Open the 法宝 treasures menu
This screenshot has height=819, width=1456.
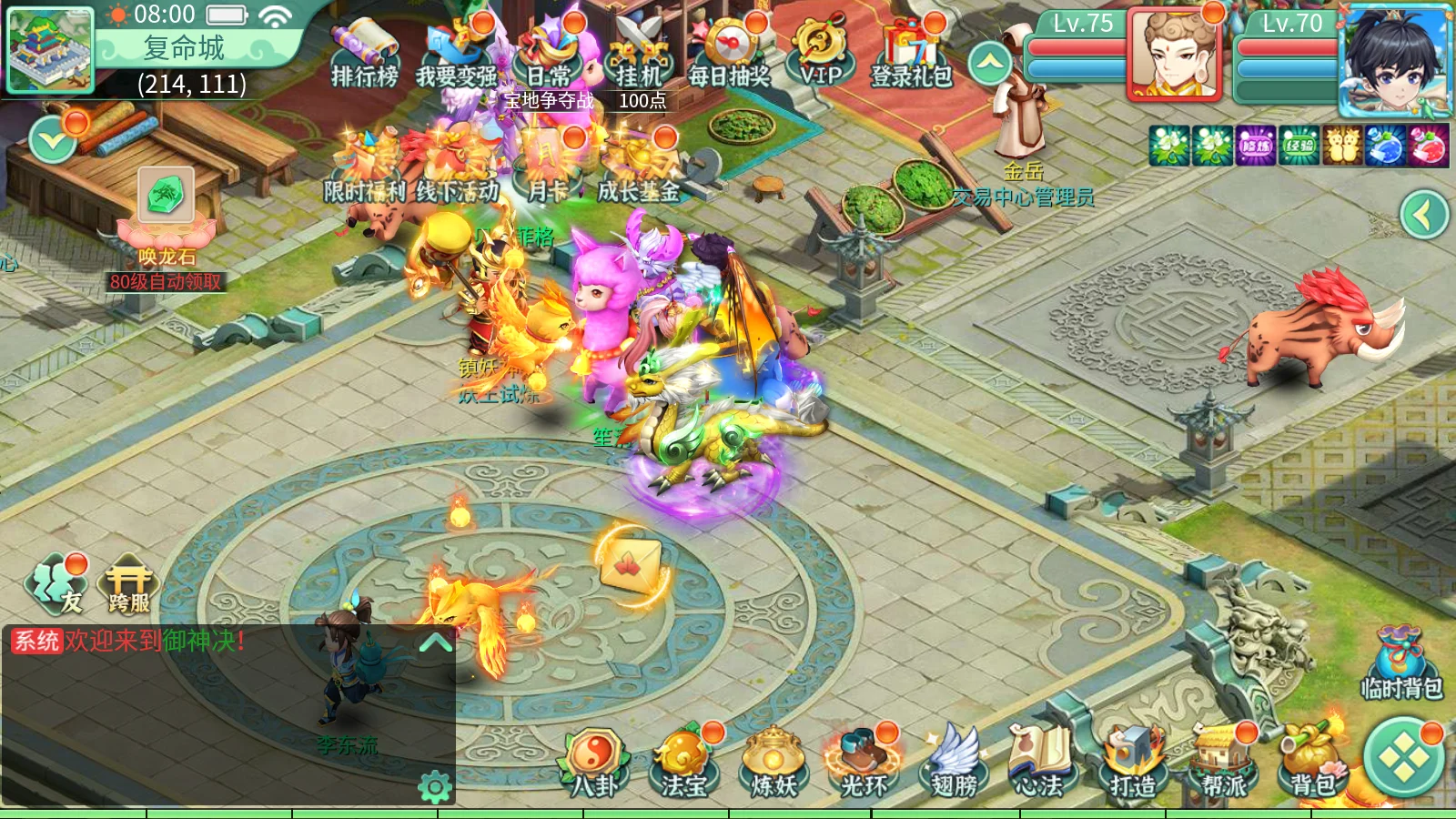click(x=683, y=764)
